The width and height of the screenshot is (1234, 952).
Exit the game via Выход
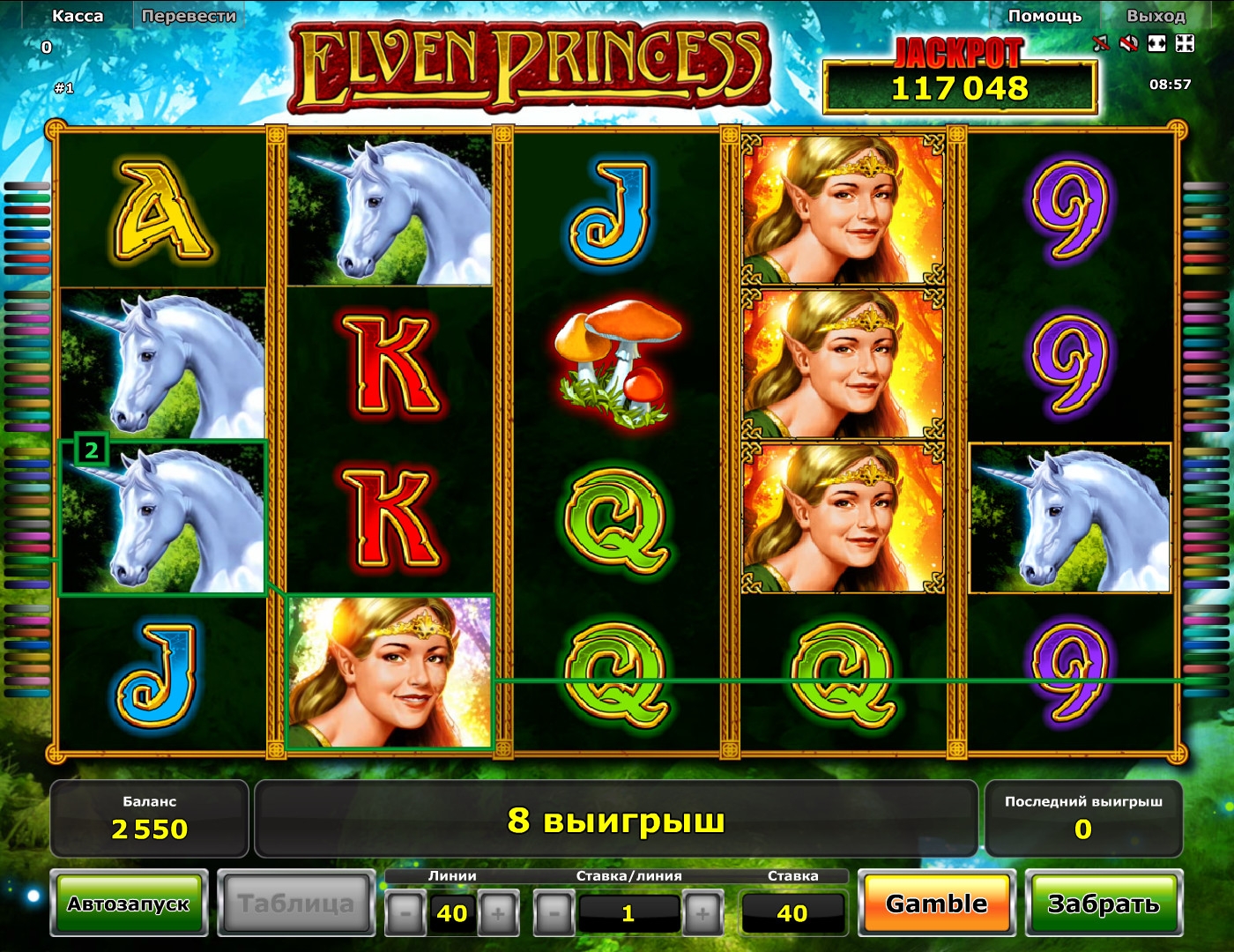(x=1156, y=16)
